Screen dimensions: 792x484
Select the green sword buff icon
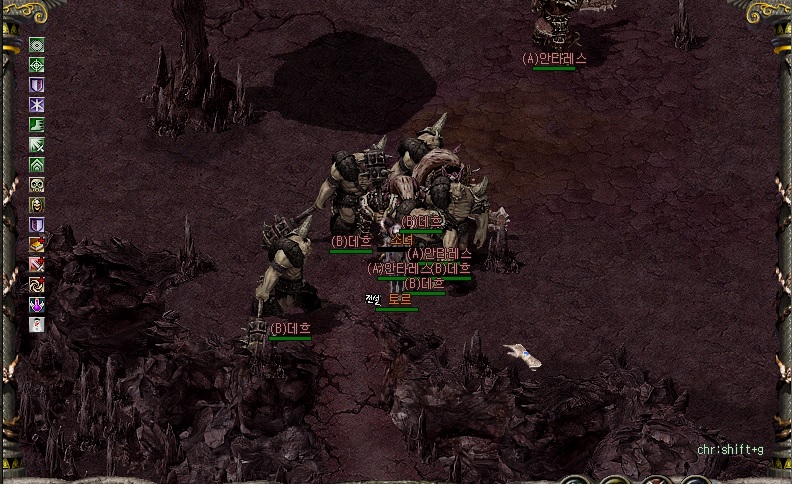[37, 145]
